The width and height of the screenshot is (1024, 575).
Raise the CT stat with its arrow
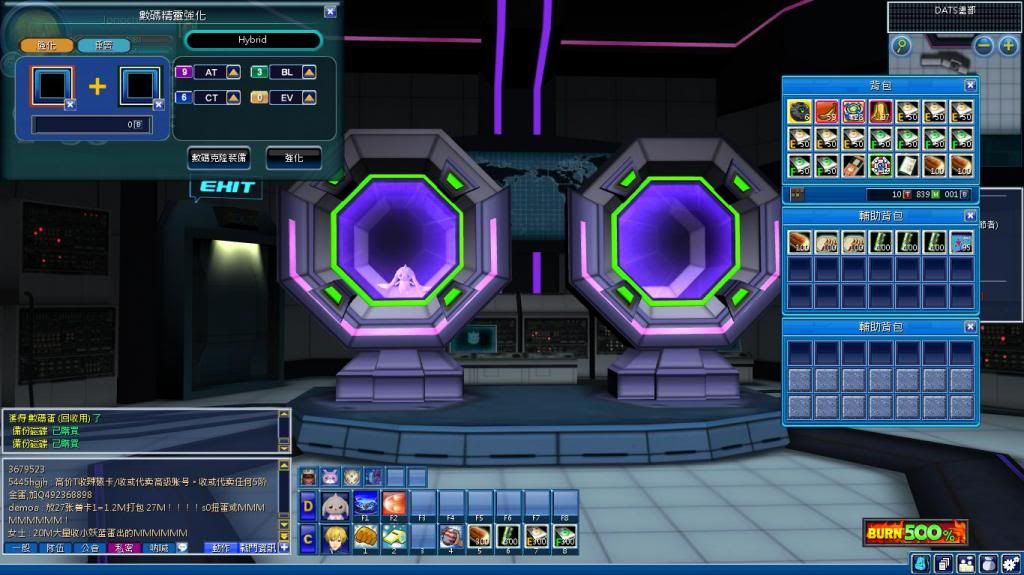pos(233,97)
